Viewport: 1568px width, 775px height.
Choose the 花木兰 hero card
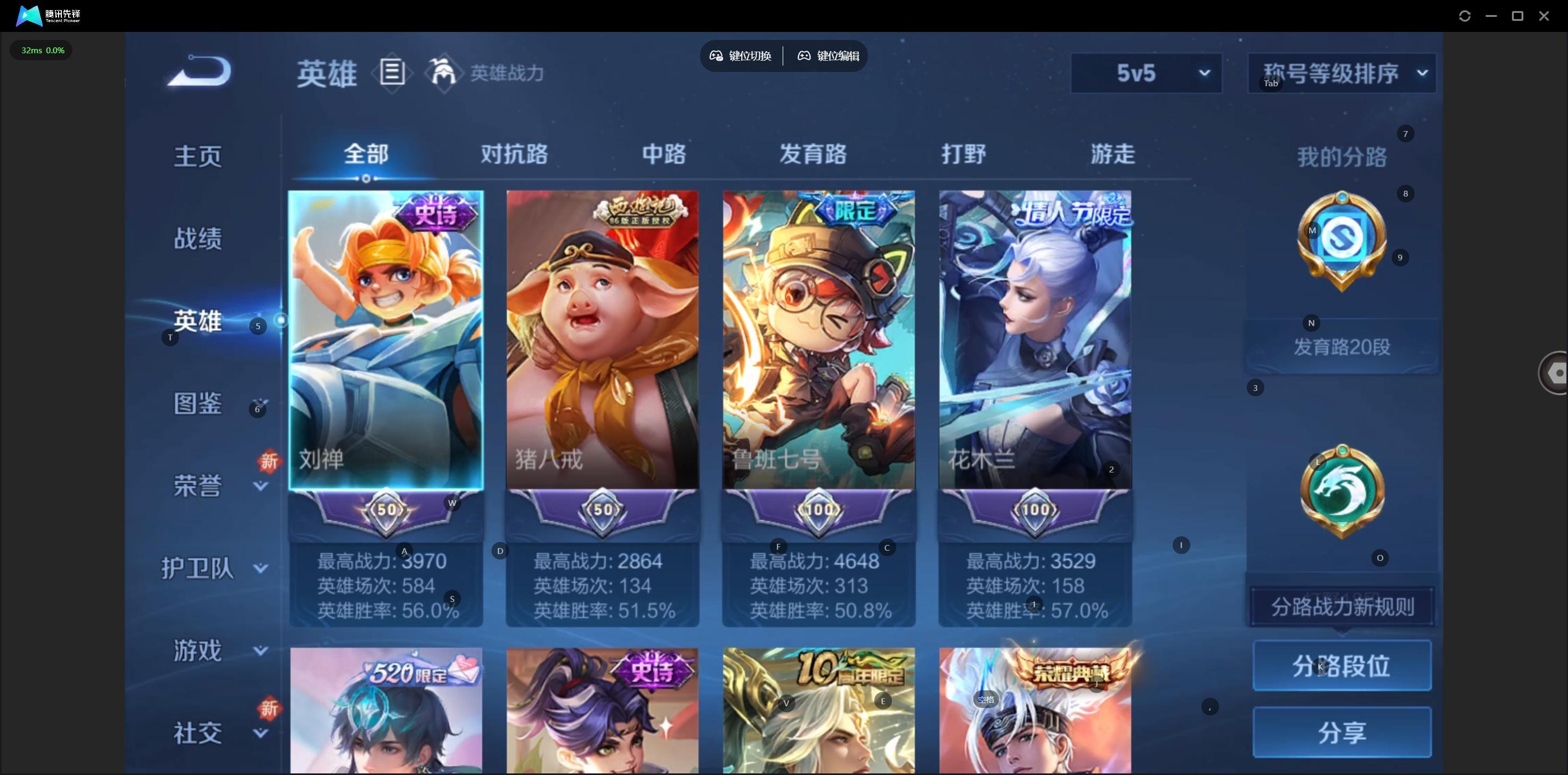pos(1035,341)
